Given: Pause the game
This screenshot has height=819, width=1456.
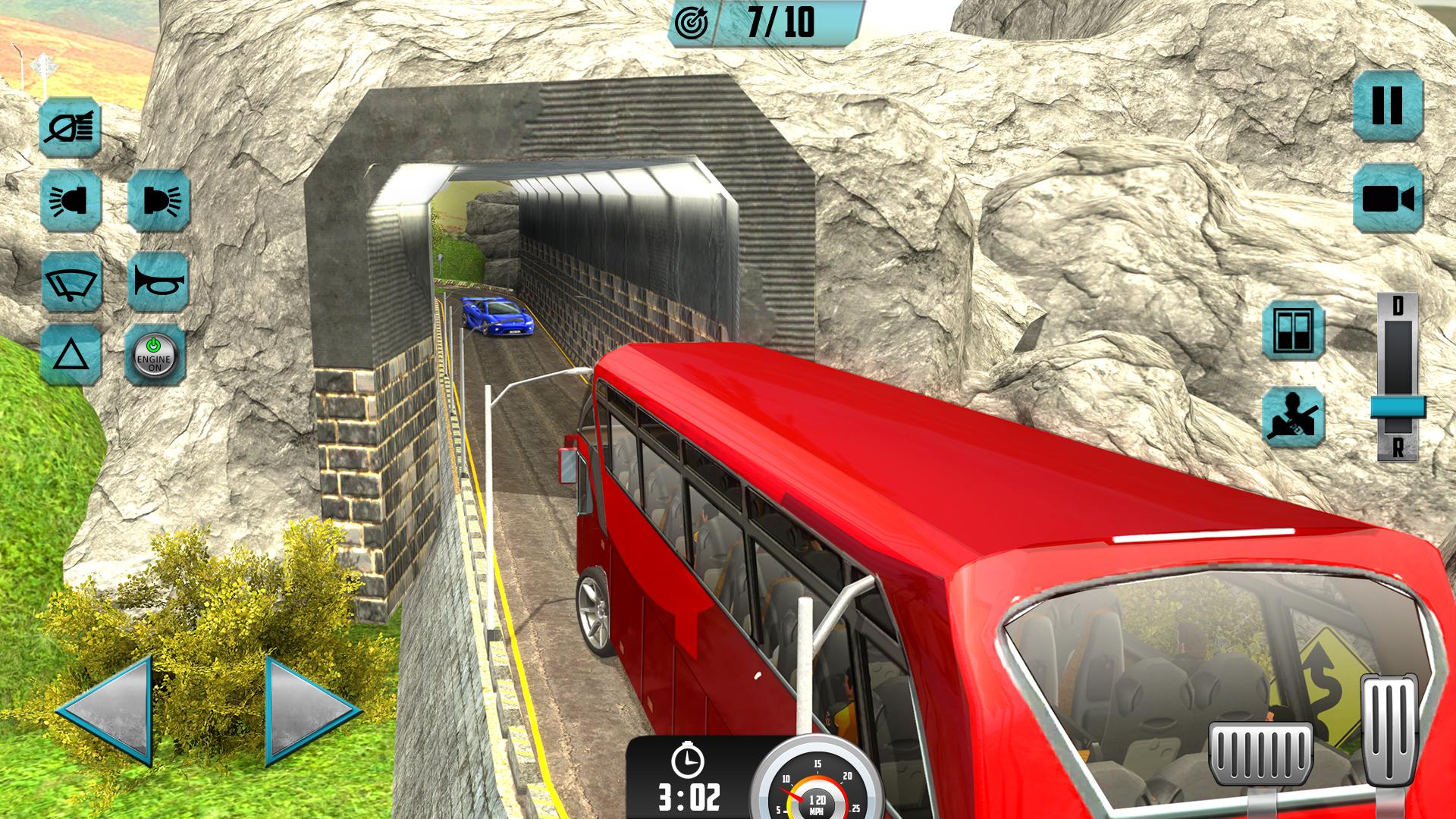Looking at the screenshot, I should 1387,105.
